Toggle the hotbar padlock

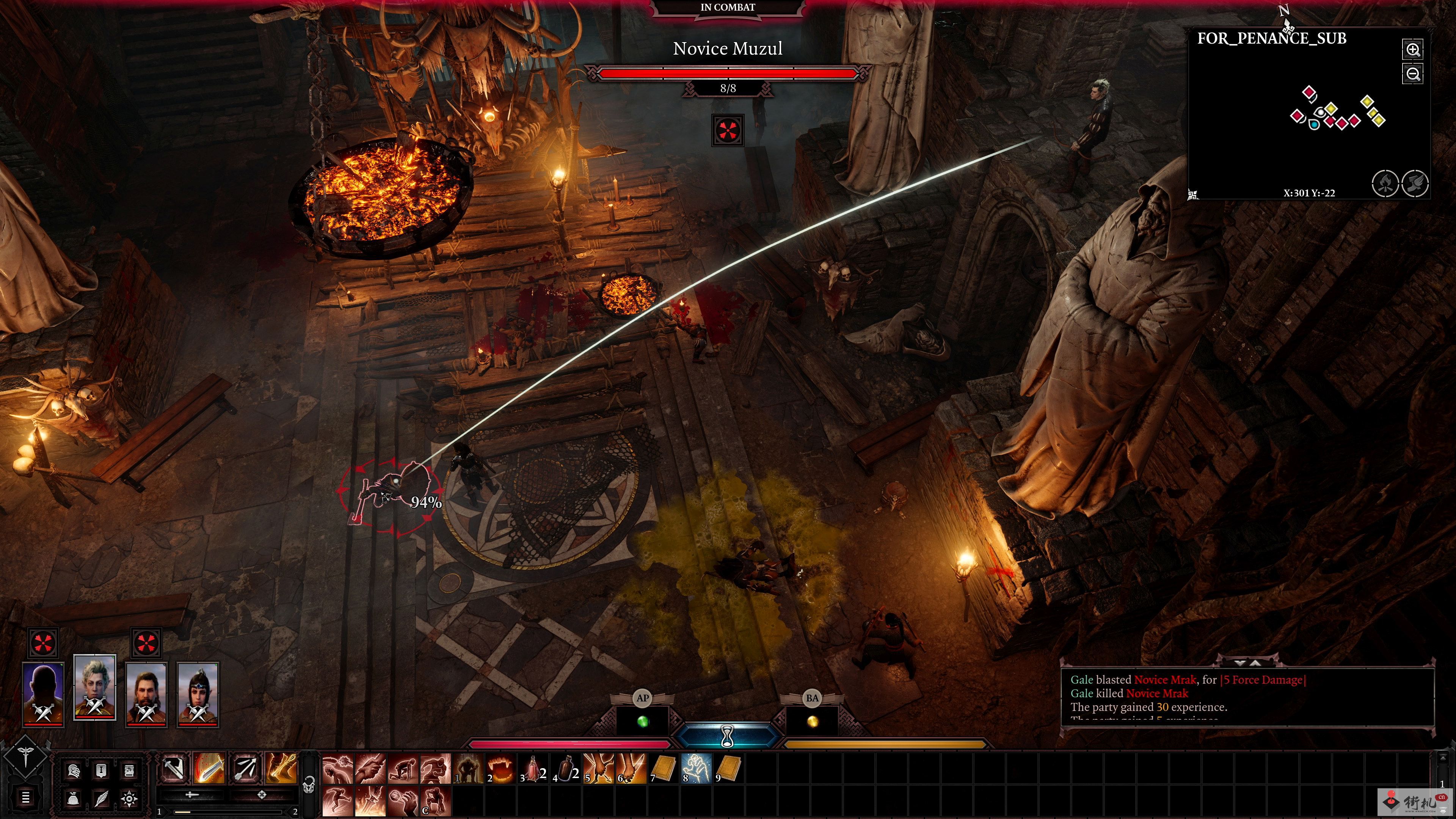pos(309,785)
